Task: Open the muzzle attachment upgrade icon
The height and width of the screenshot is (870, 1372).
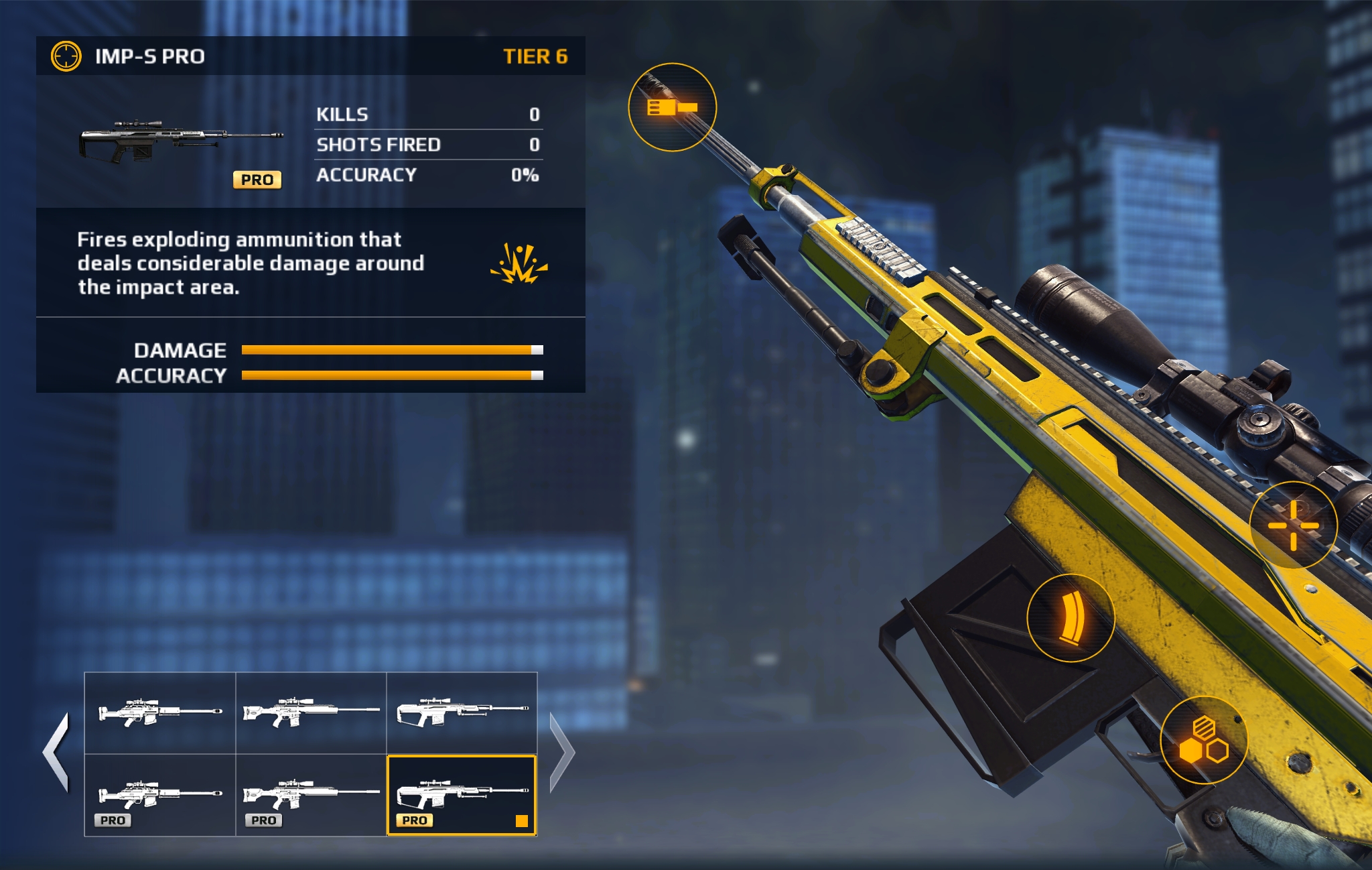Action: (672, 107)
